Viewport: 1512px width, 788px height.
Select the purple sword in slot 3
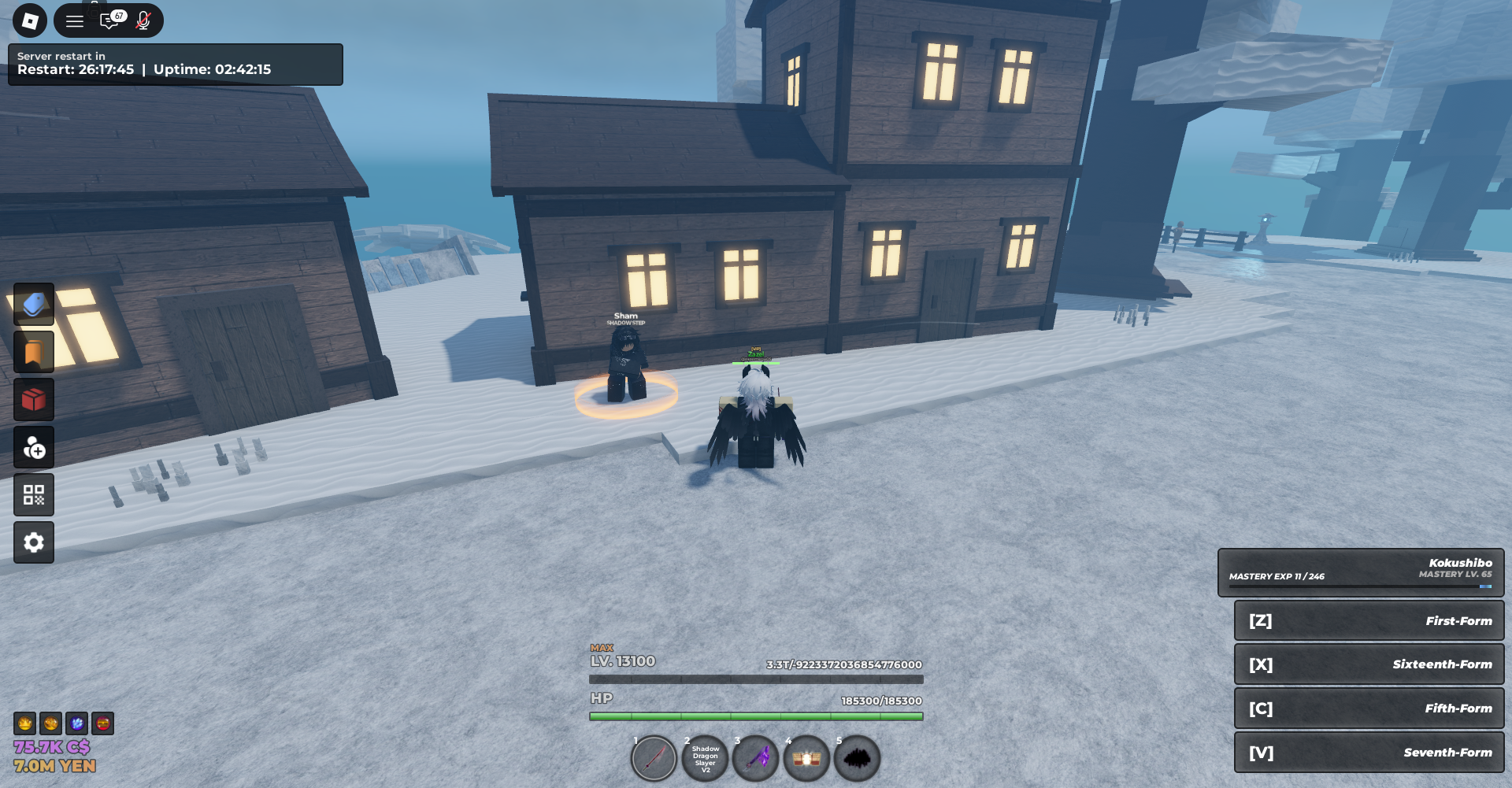click(756, 759)
